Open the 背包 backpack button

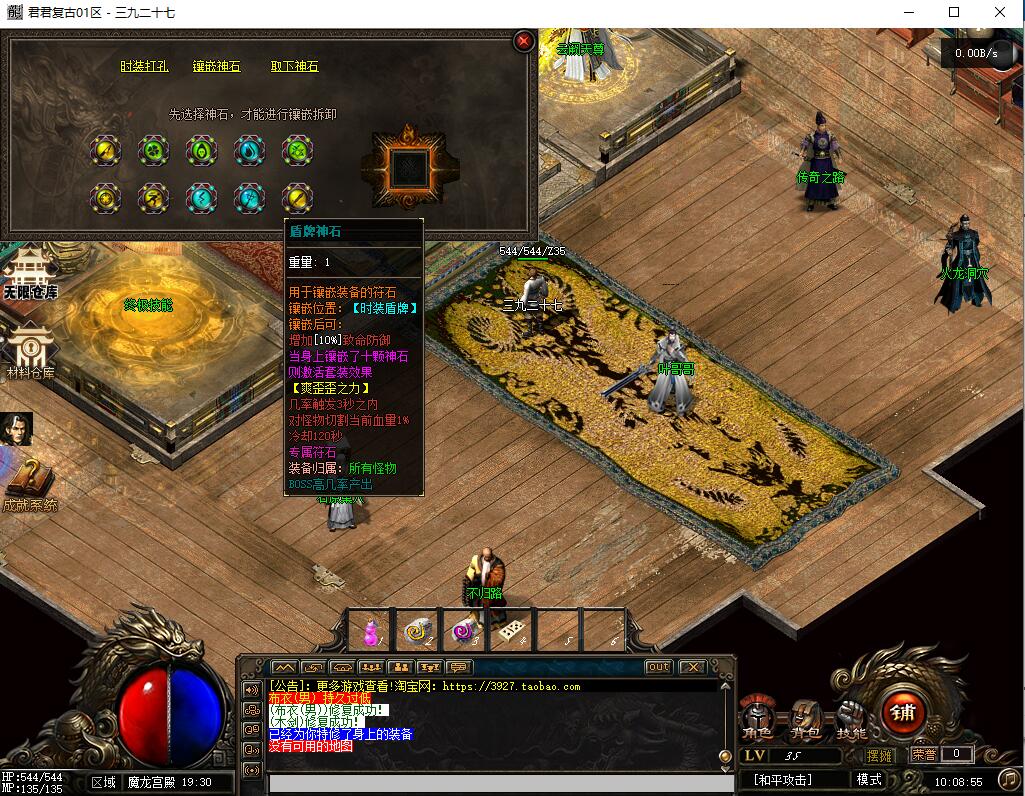pos(804,718)
